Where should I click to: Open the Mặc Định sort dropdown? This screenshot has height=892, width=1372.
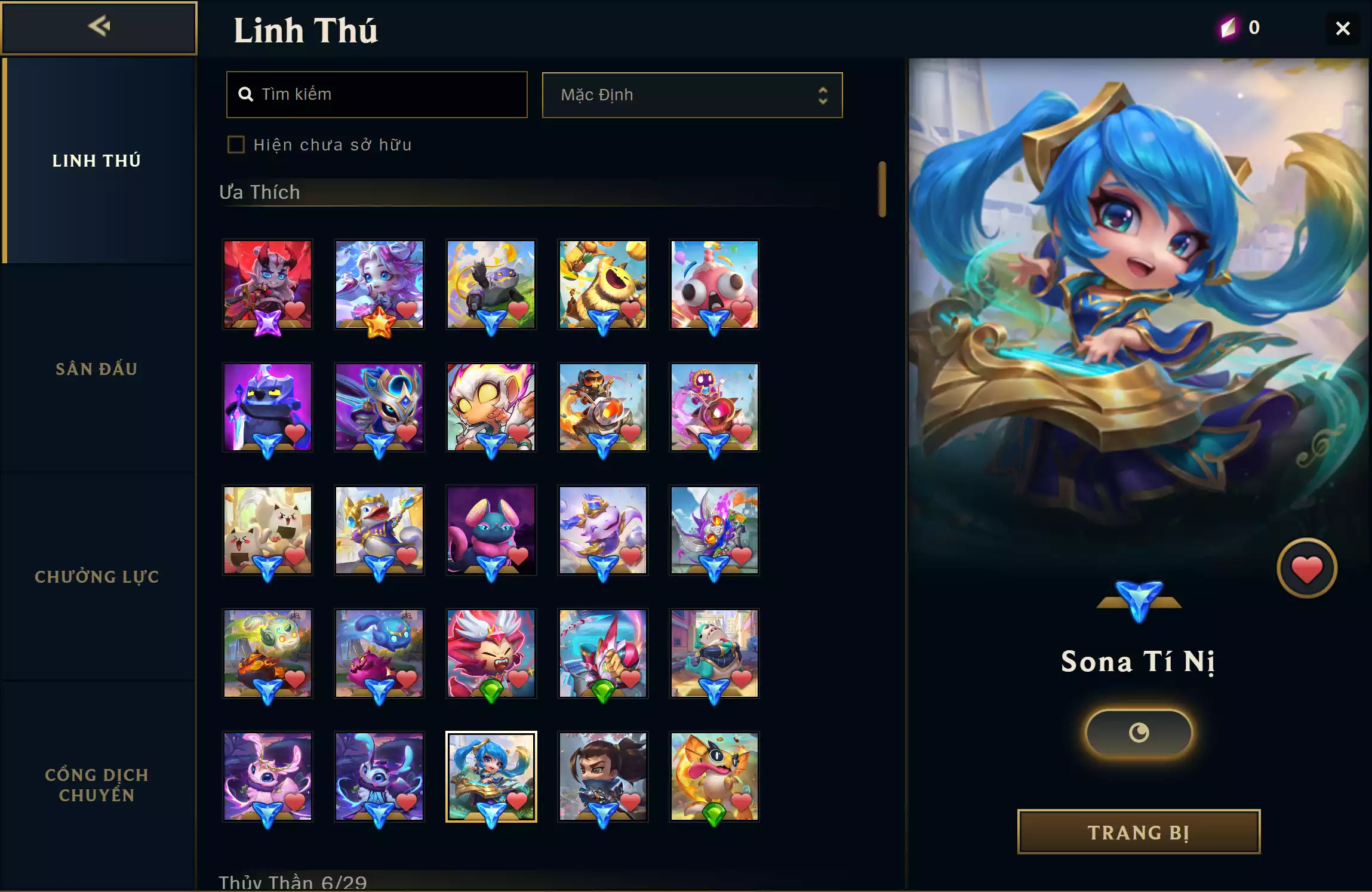coord(691,94)
